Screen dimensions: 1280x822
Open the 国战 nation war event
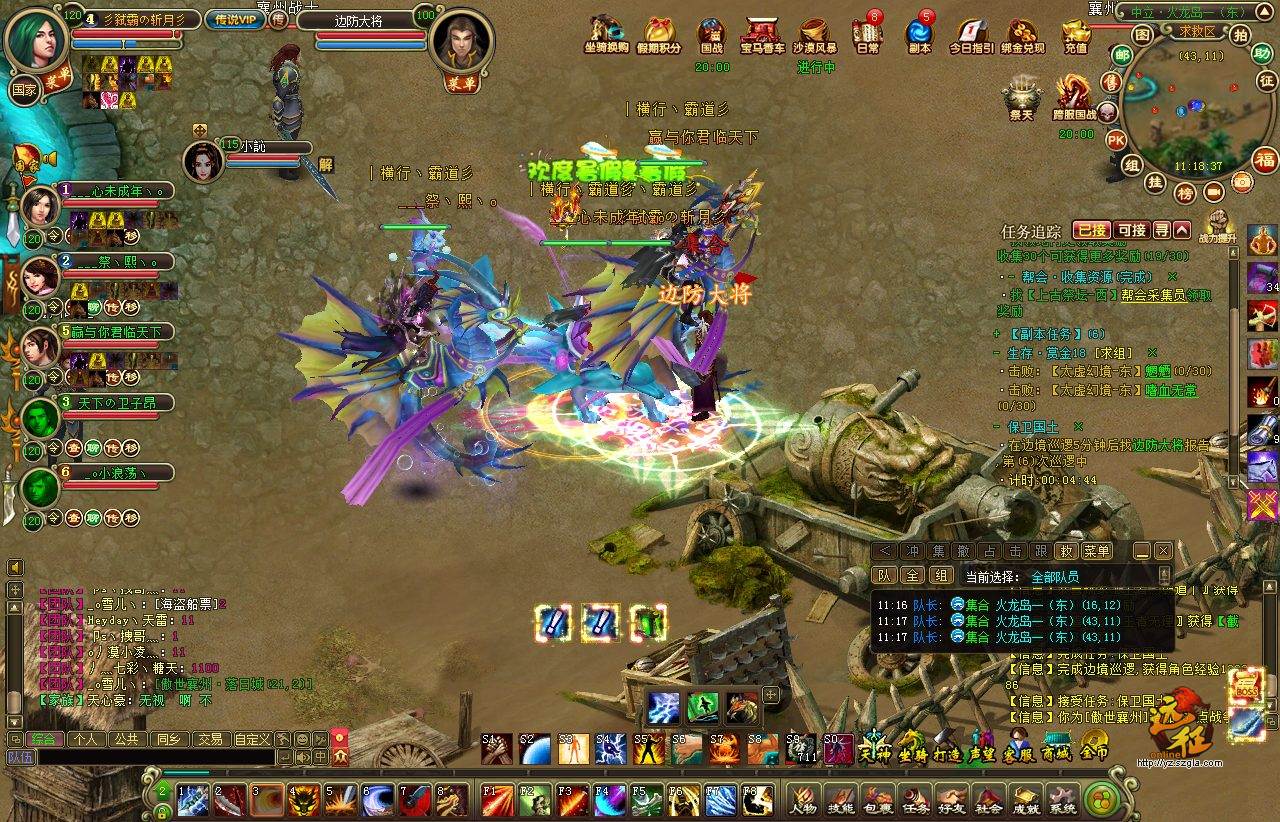coord(711,35)
